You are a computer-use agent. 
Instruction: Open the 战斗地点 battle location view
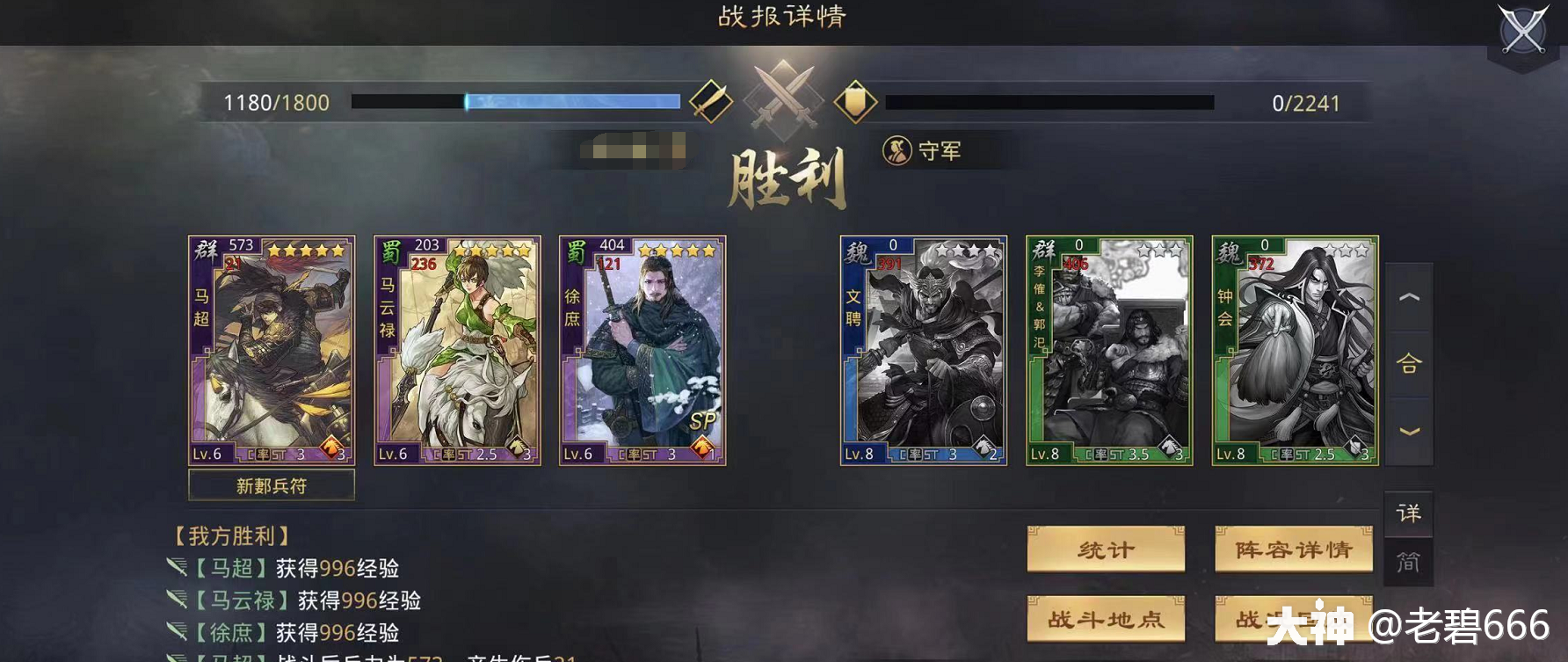pos(1106,618)
